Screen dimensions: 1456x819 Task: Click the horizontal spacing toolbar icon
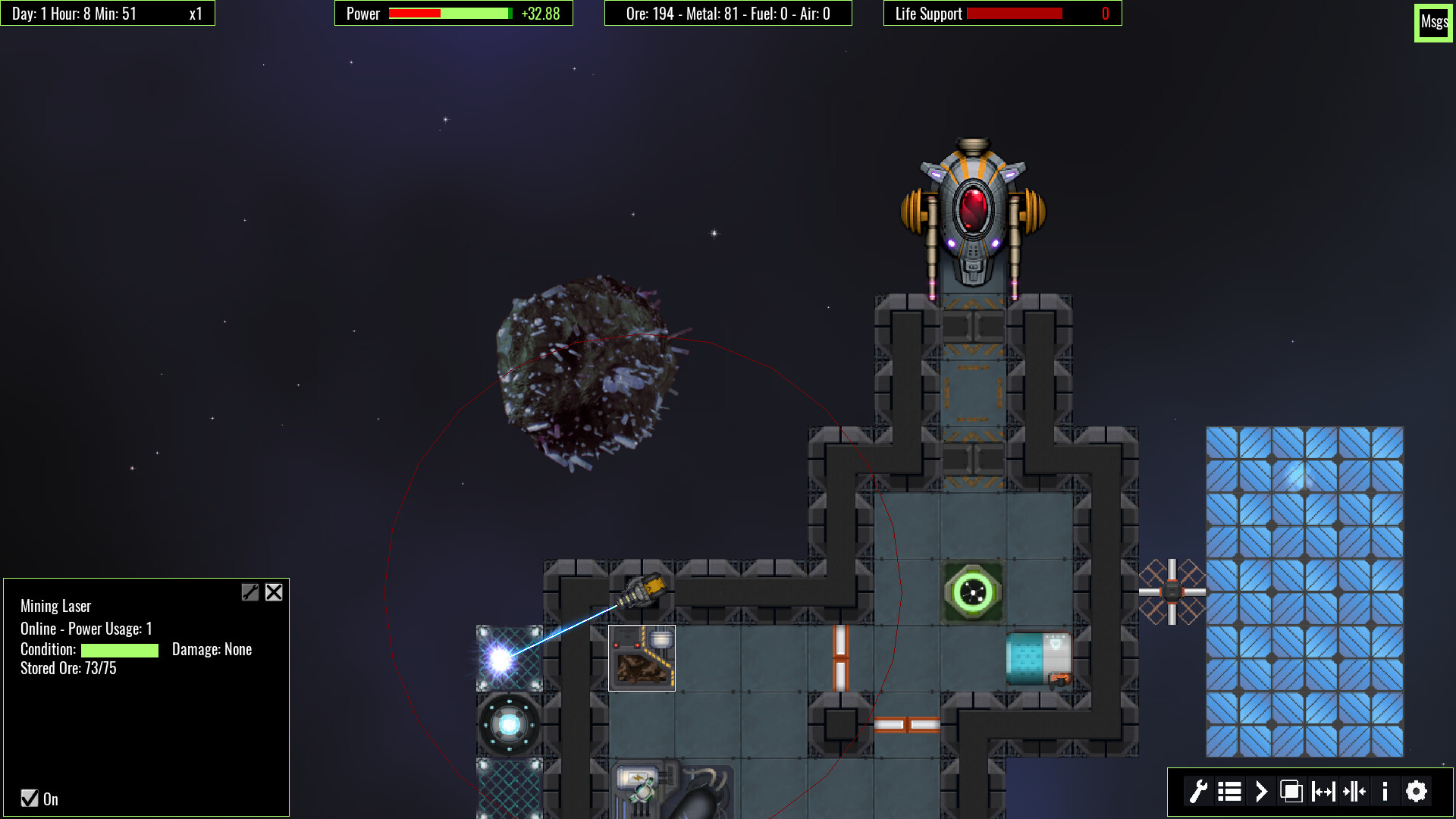[1324, 791]
